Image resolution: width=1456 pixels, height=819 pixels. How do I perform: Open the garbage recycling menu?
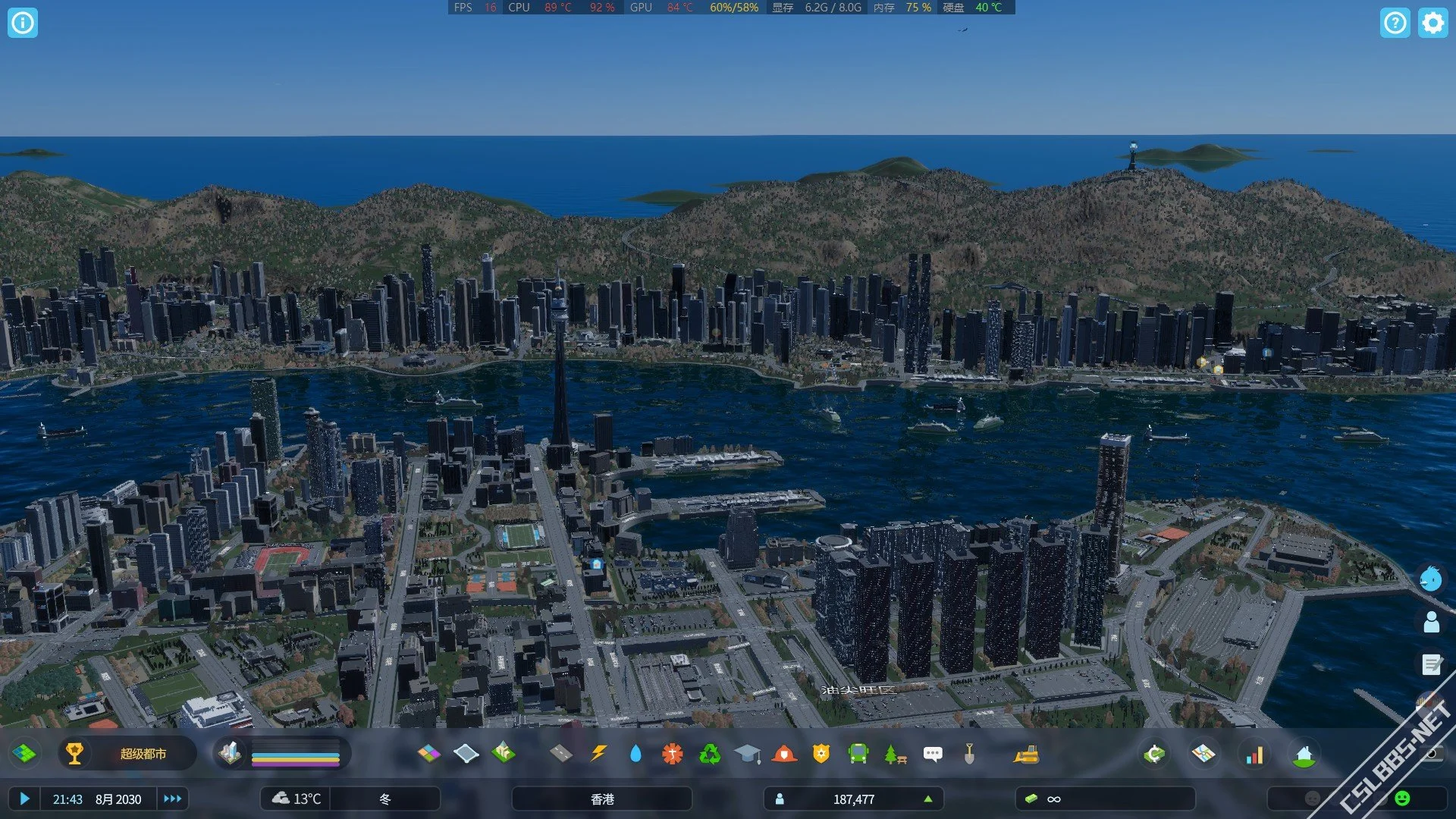tap(710, 754)
